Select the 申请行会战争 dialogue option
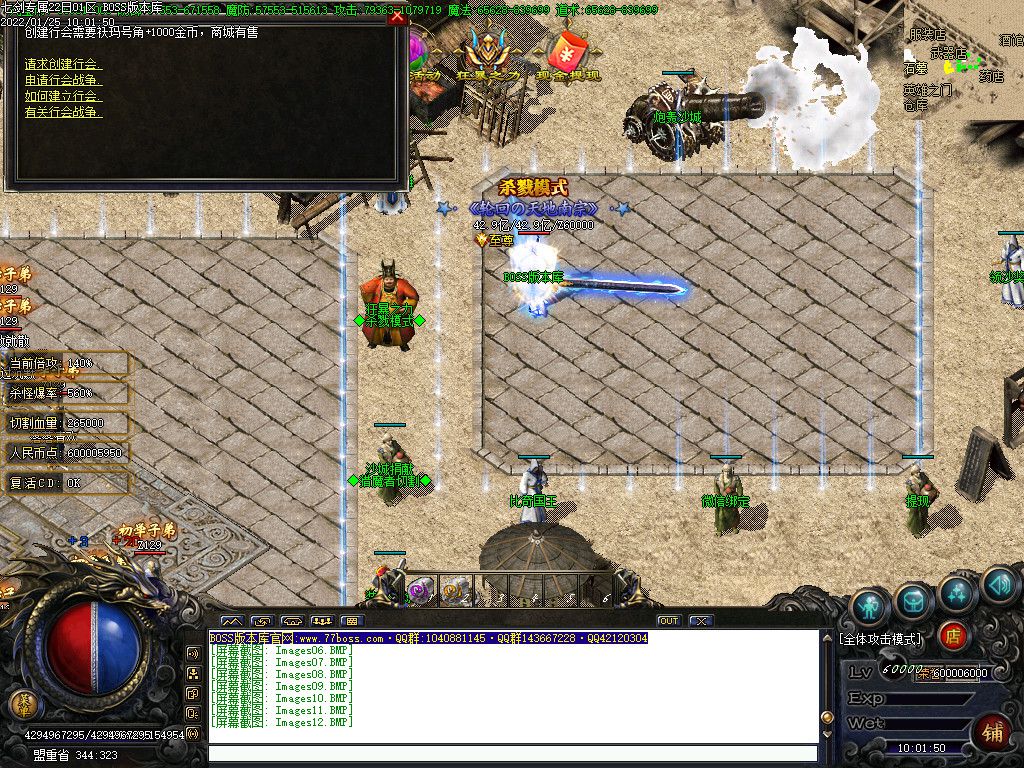This screenshot has height=768, width=1024. (x=63, y=80)
